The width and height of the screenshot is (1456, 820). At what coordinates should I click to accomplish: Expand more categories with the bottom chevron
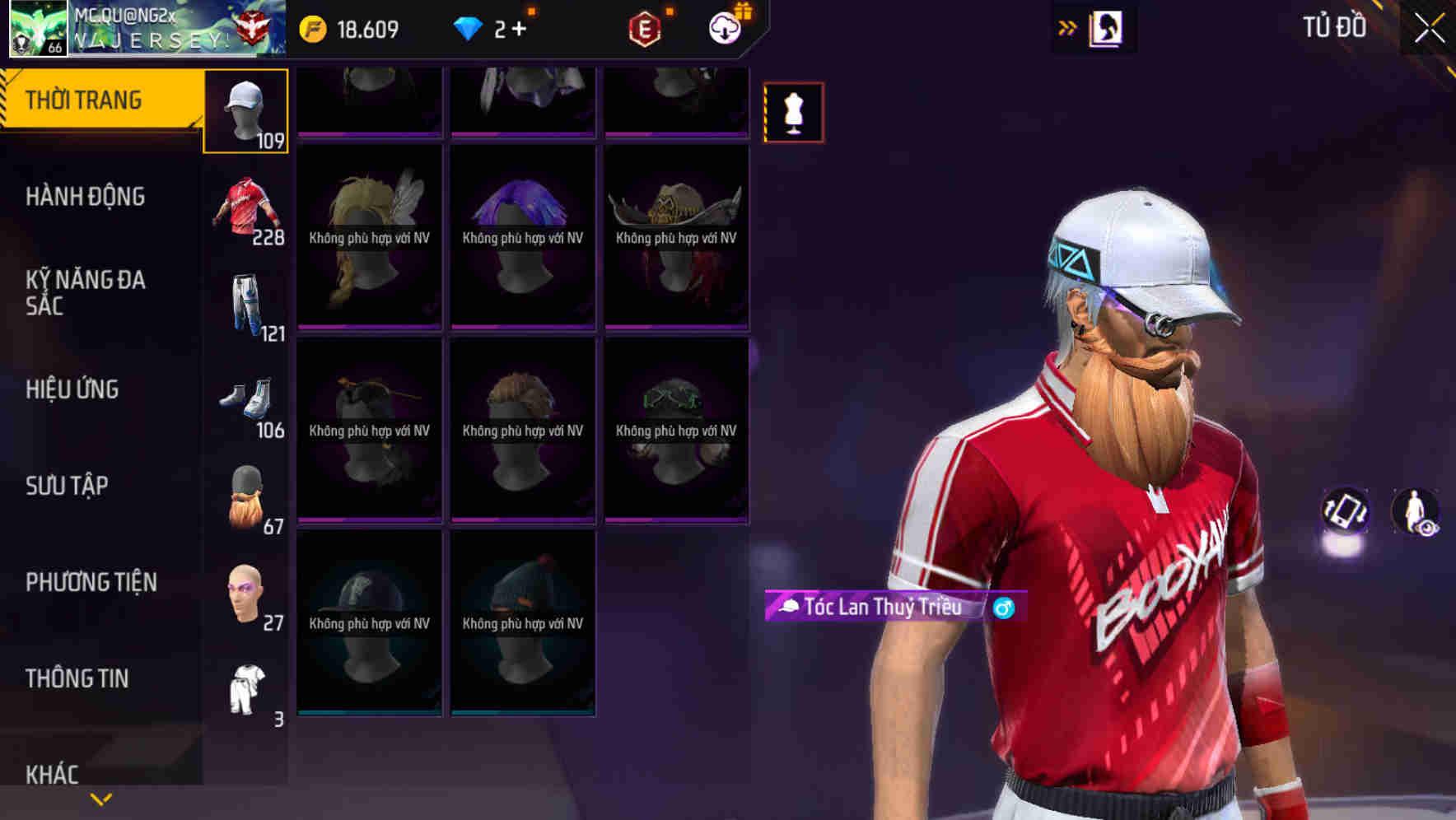(x=101, y=798)
